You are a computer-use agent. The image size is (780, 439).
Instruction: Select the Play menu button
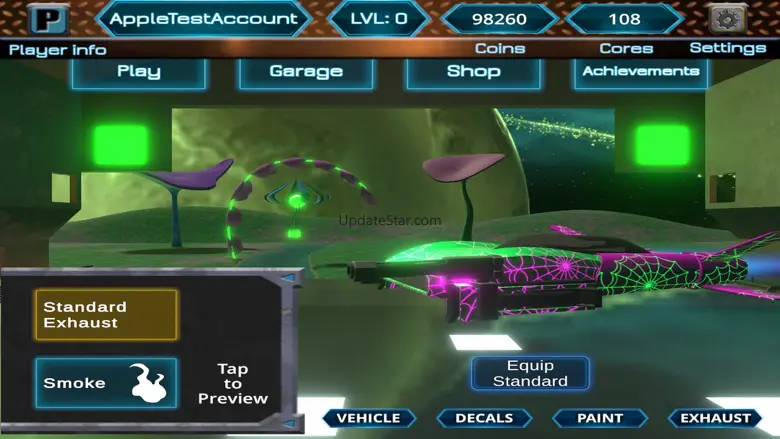point(139,71)
